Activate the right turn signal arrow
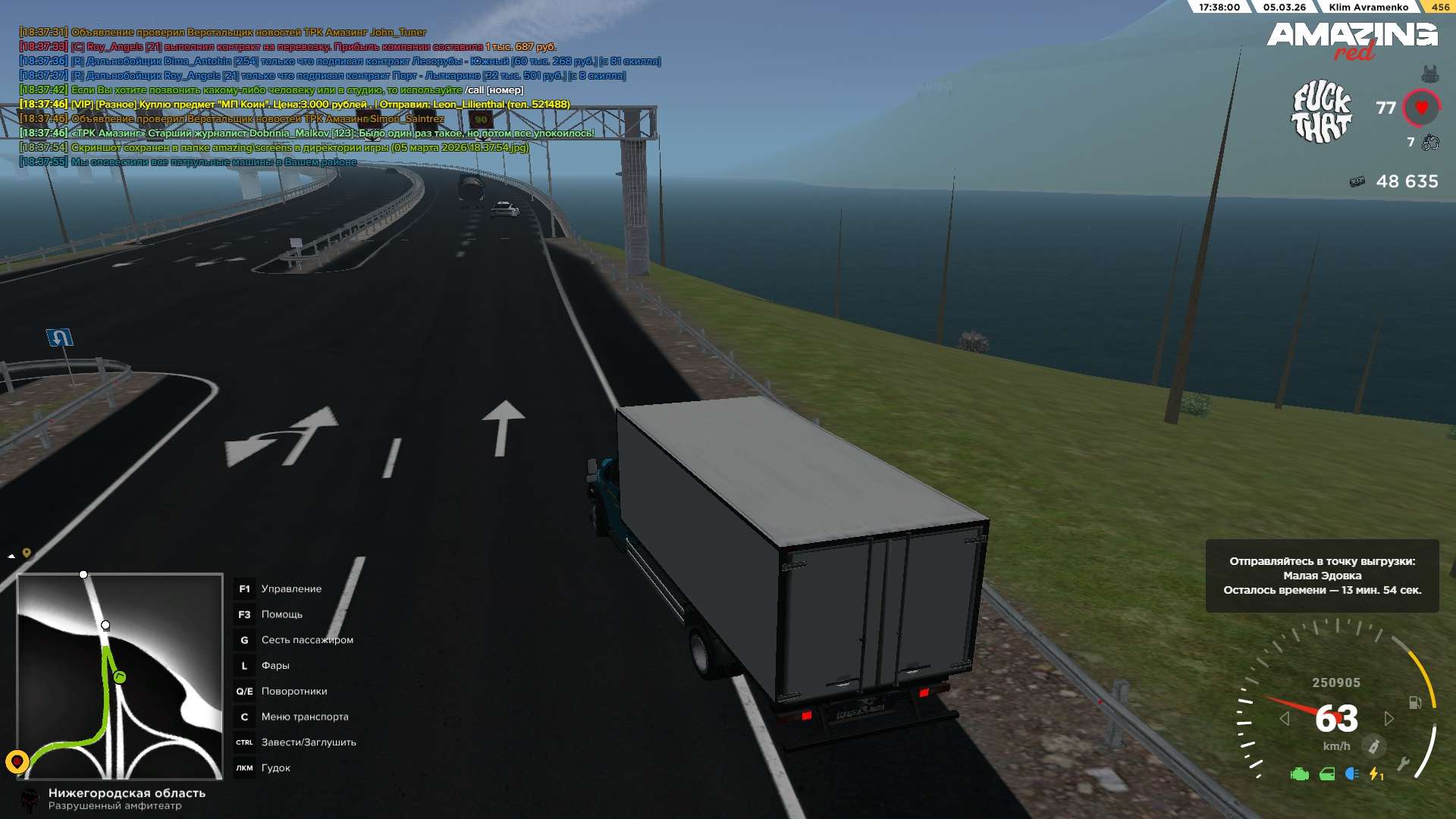The image size is (1456, 819). [x=1389, y=718]
